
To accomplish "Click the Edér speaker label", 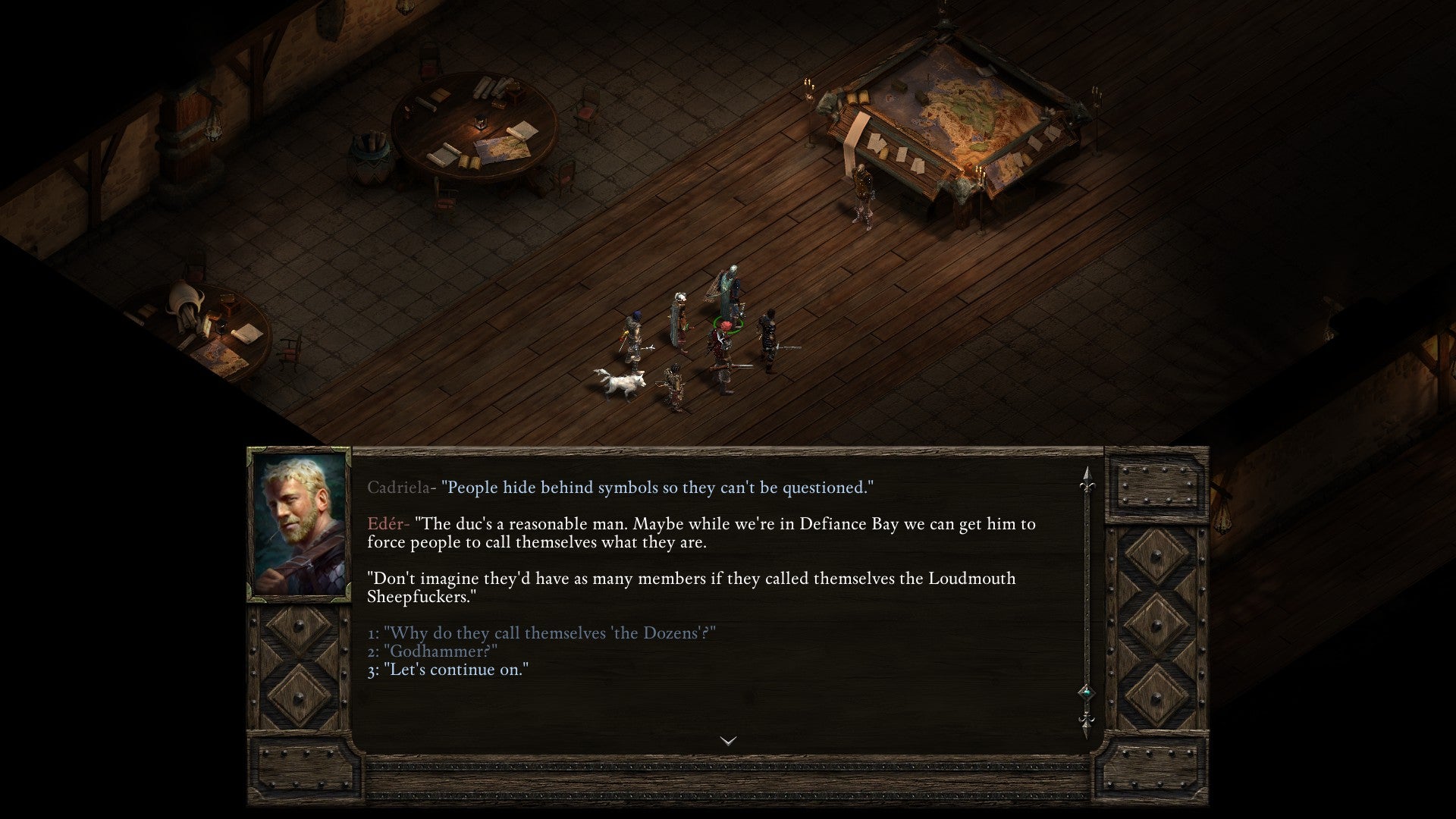I will (386, 524).
